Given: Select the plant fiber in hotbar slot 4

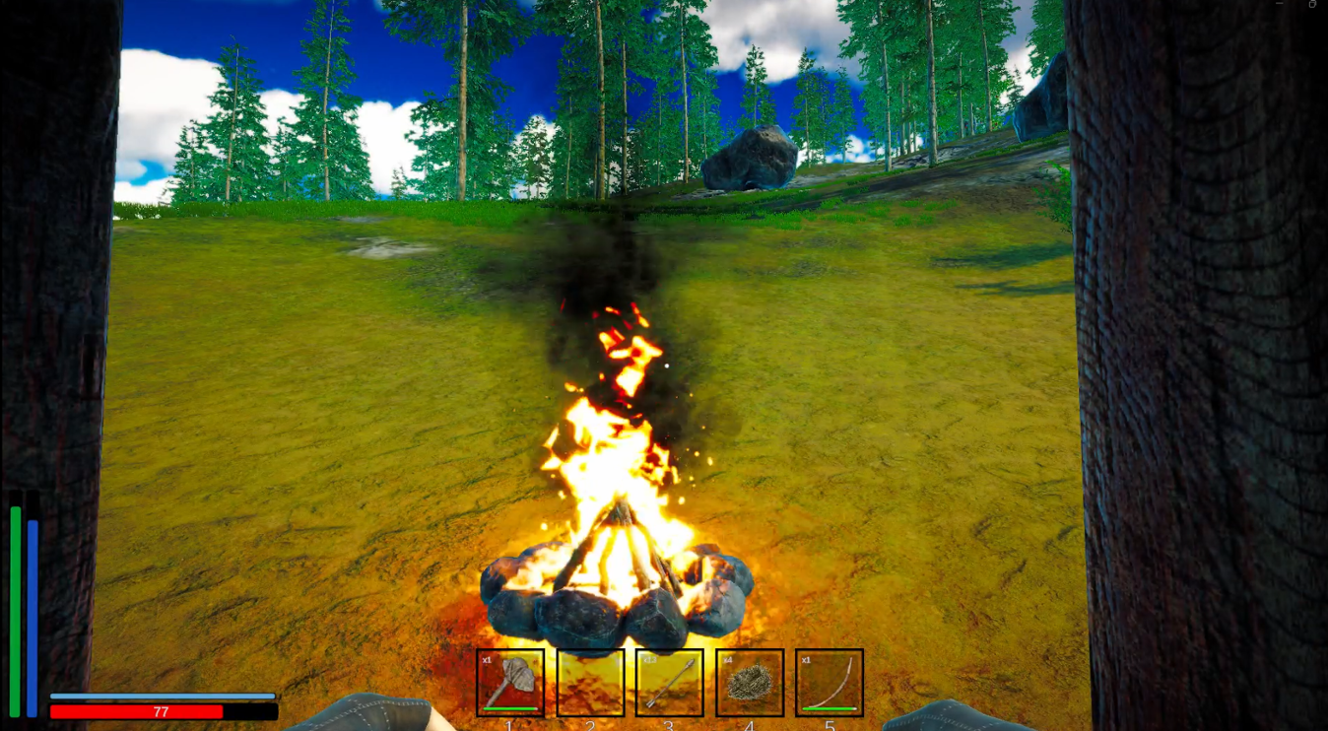Looking at the screenshot, I should tap(750, 684).
